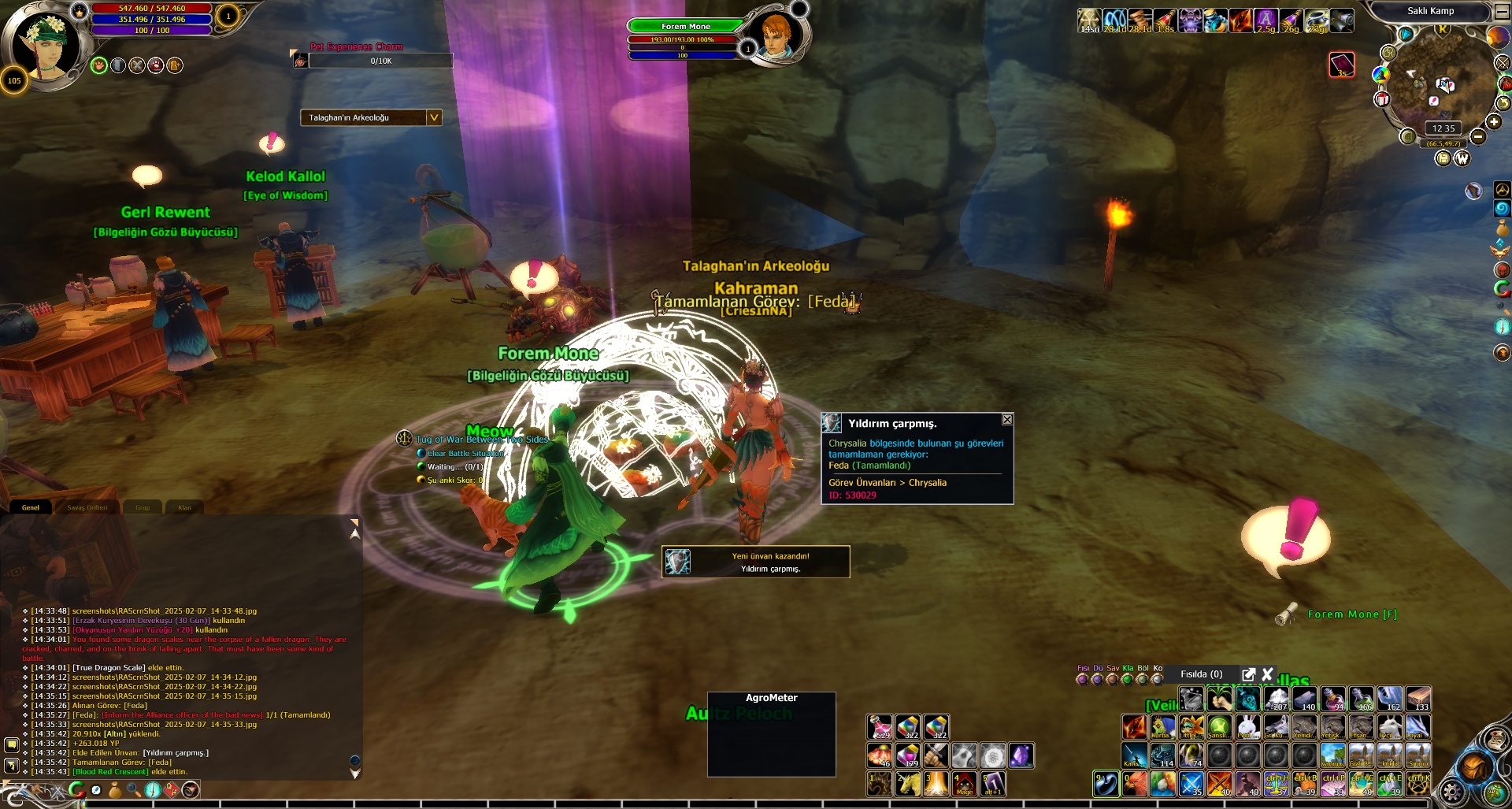Viewport: 1512px width, 809px height.
Task: Close the Fısılda whisper bar
Action: click(x=1268, y=674)
